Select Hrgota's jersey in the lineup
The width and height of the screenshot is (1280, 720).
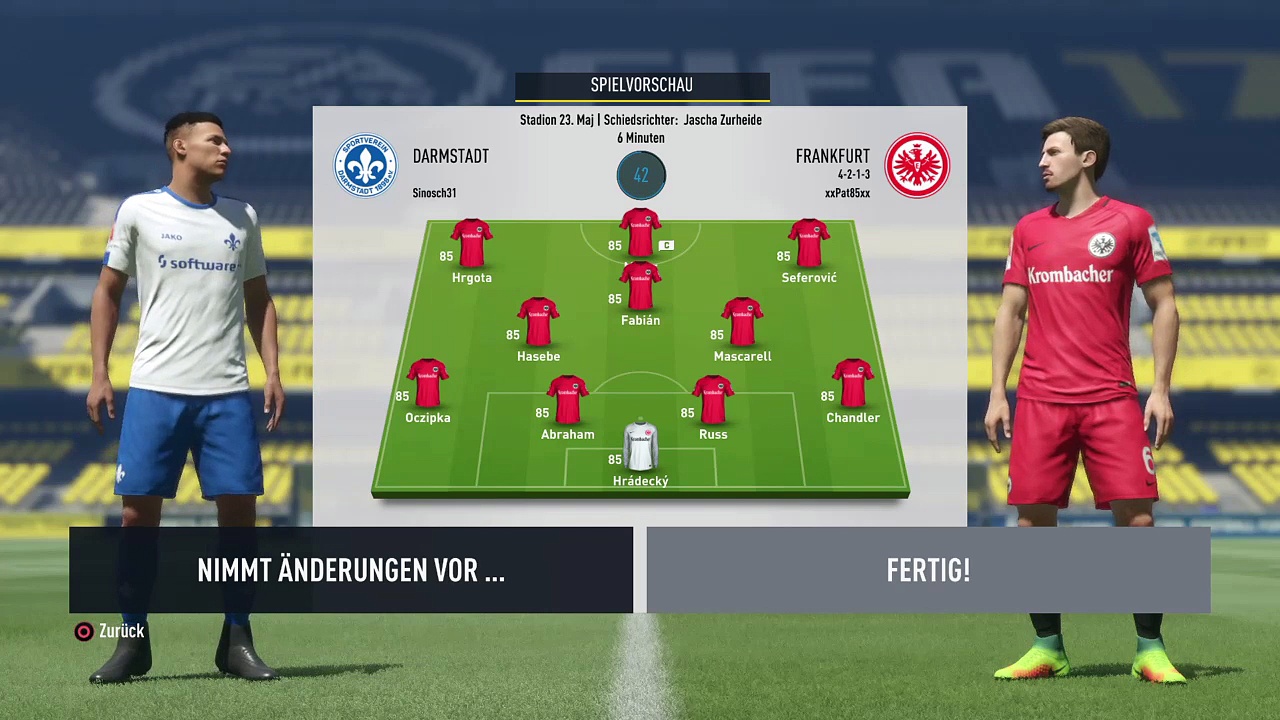pyautogui.click(x=471, y=244)
